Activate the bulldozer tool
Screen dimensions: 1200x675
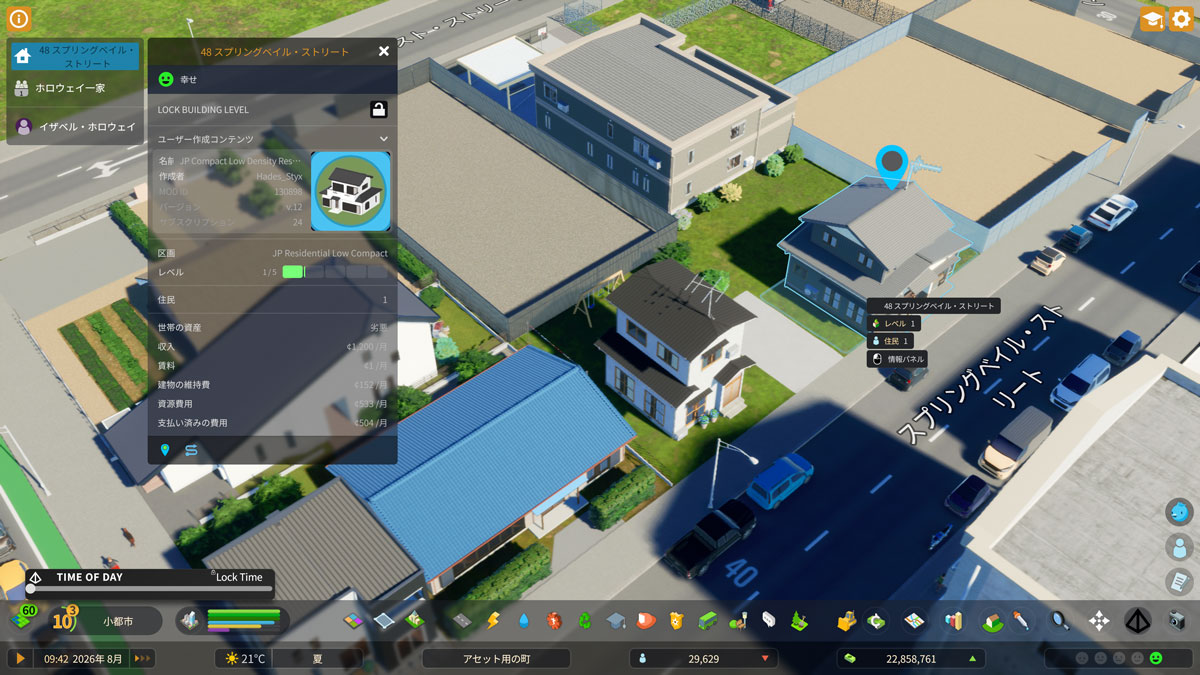[x=846, y=621]
